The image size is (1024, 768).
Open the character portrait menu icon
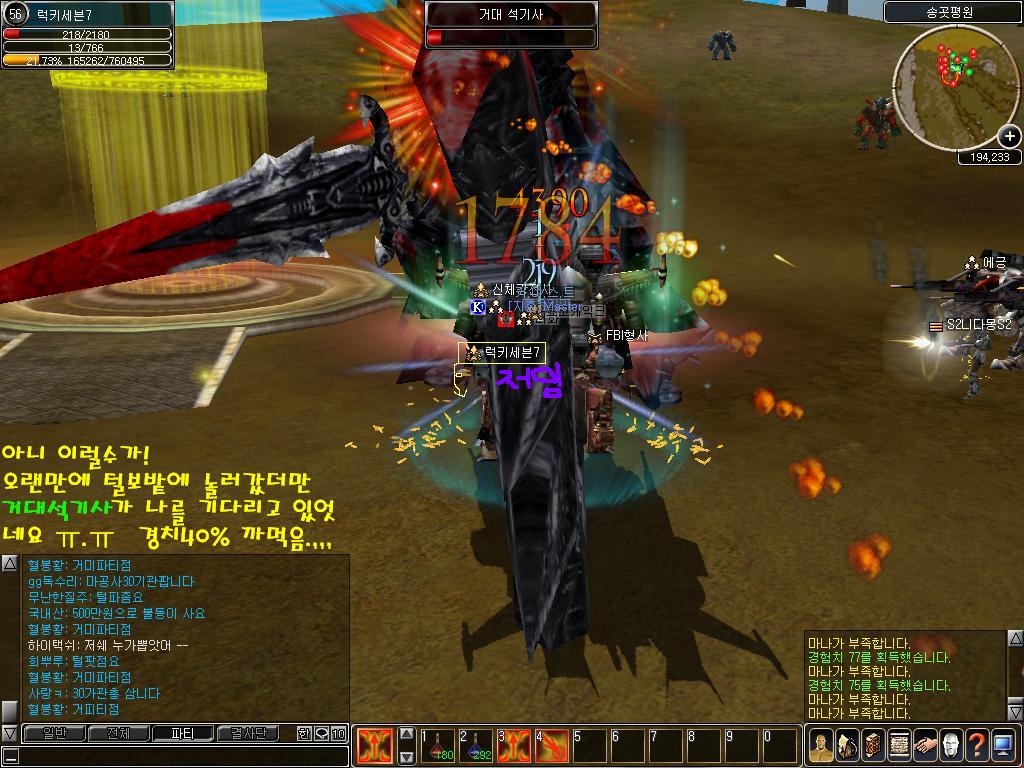coord(821,745)
